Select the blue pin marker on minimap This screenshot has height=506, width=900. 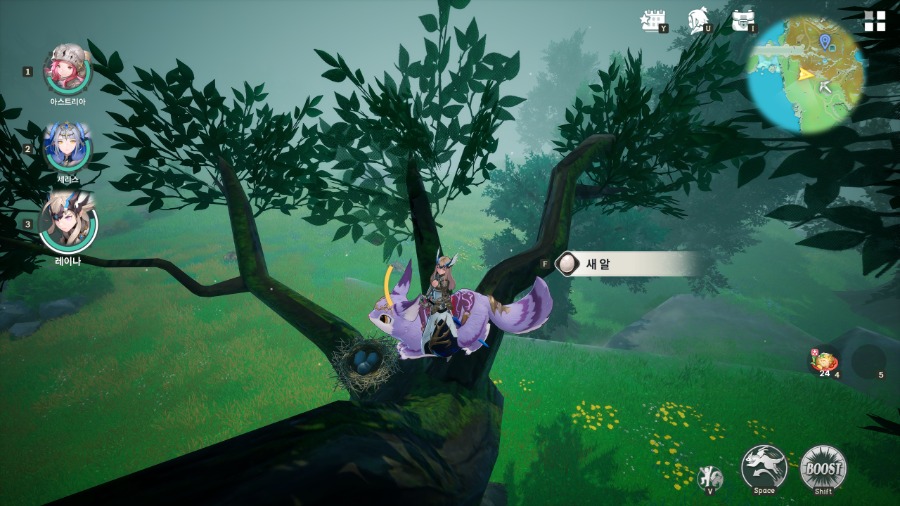coord(824,41)
